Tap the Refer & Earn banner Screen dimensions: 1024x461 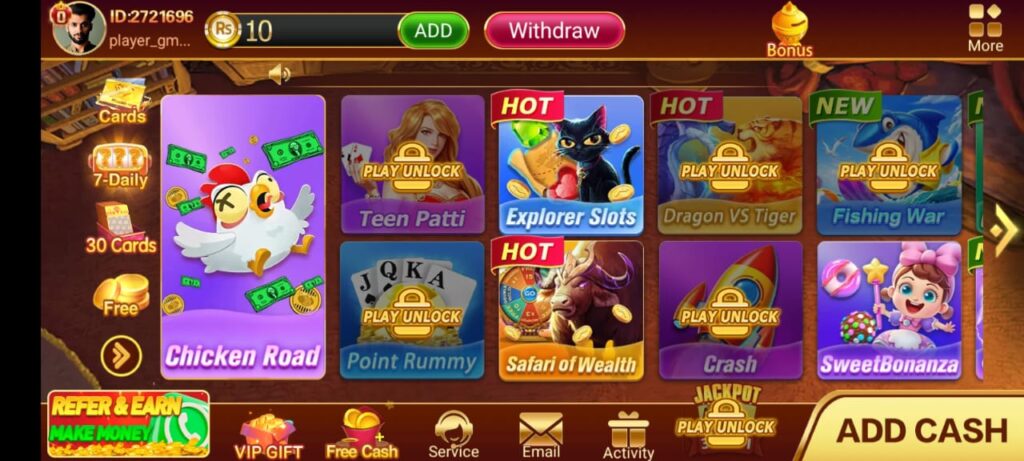(128, 423)
